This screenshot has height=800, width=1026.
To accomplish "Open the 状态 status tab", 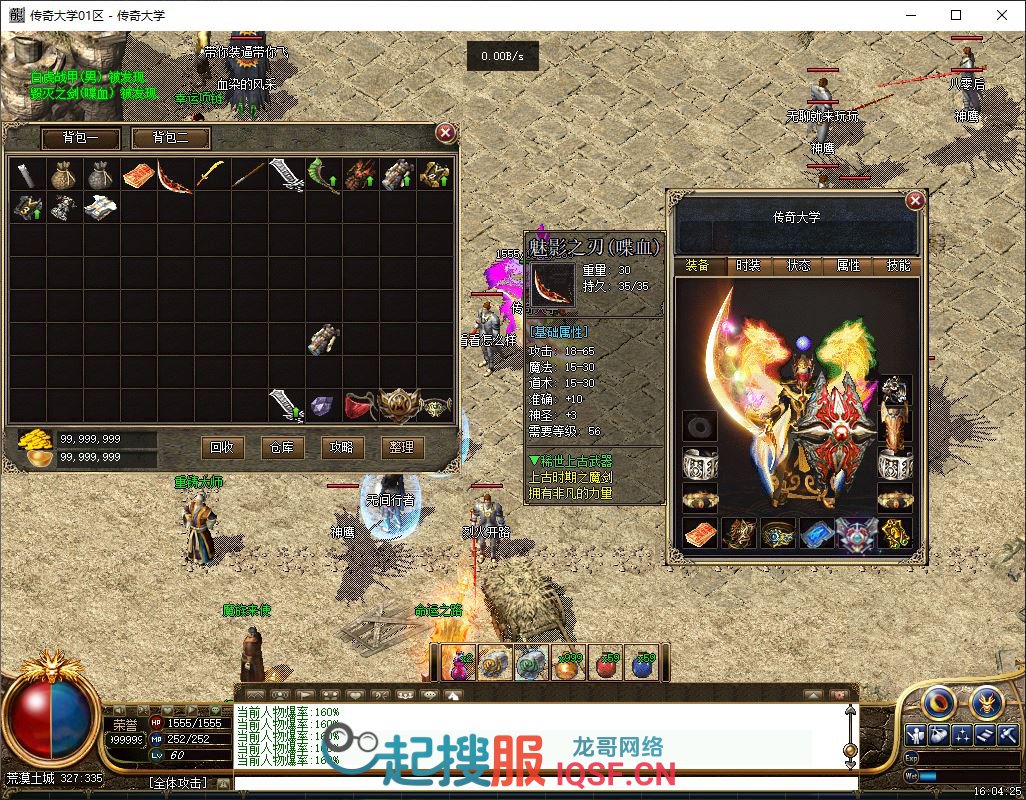I will 798,265.
